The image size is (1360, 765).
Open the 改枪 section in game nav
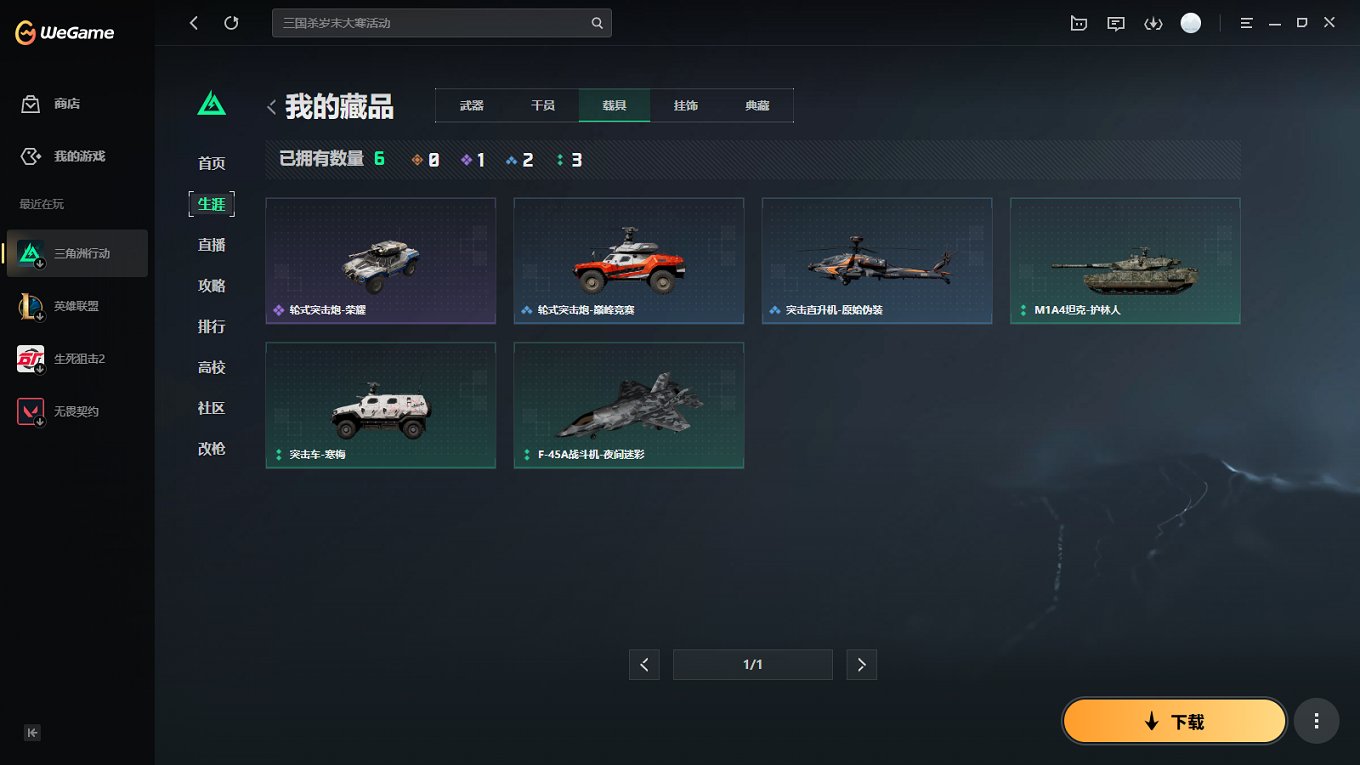pyautogui.click(x=211, y=449)
